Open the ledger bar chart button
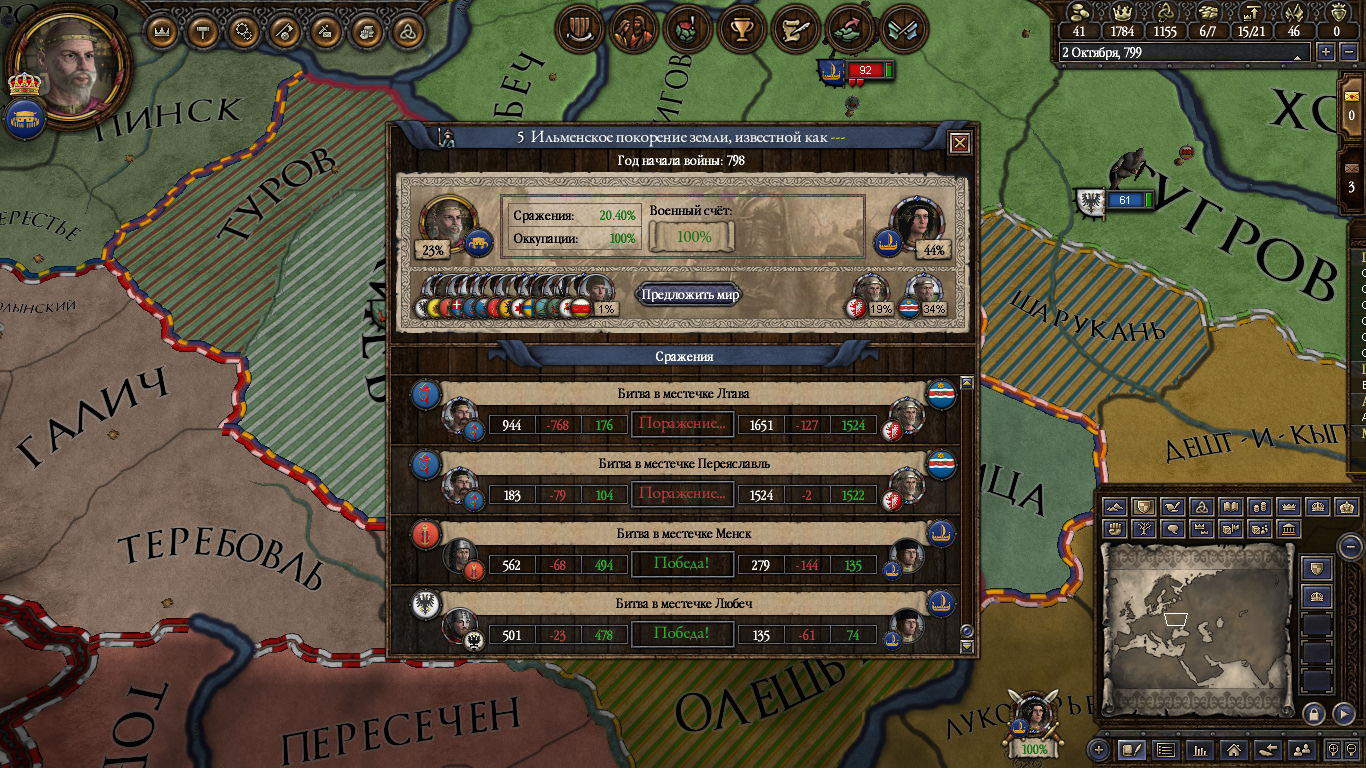The width and height of the screenshot is (1366, 768). pos(1198,749)
